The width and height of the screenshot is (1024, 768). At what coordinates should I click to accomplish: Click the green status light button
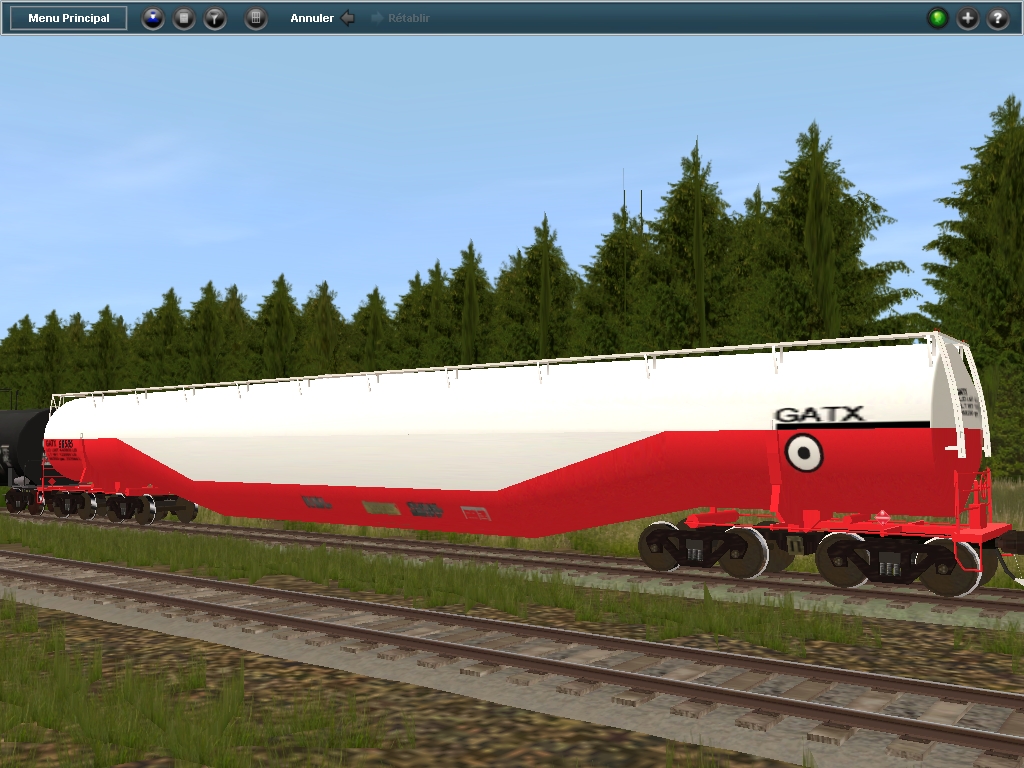[x=937, y=18]
